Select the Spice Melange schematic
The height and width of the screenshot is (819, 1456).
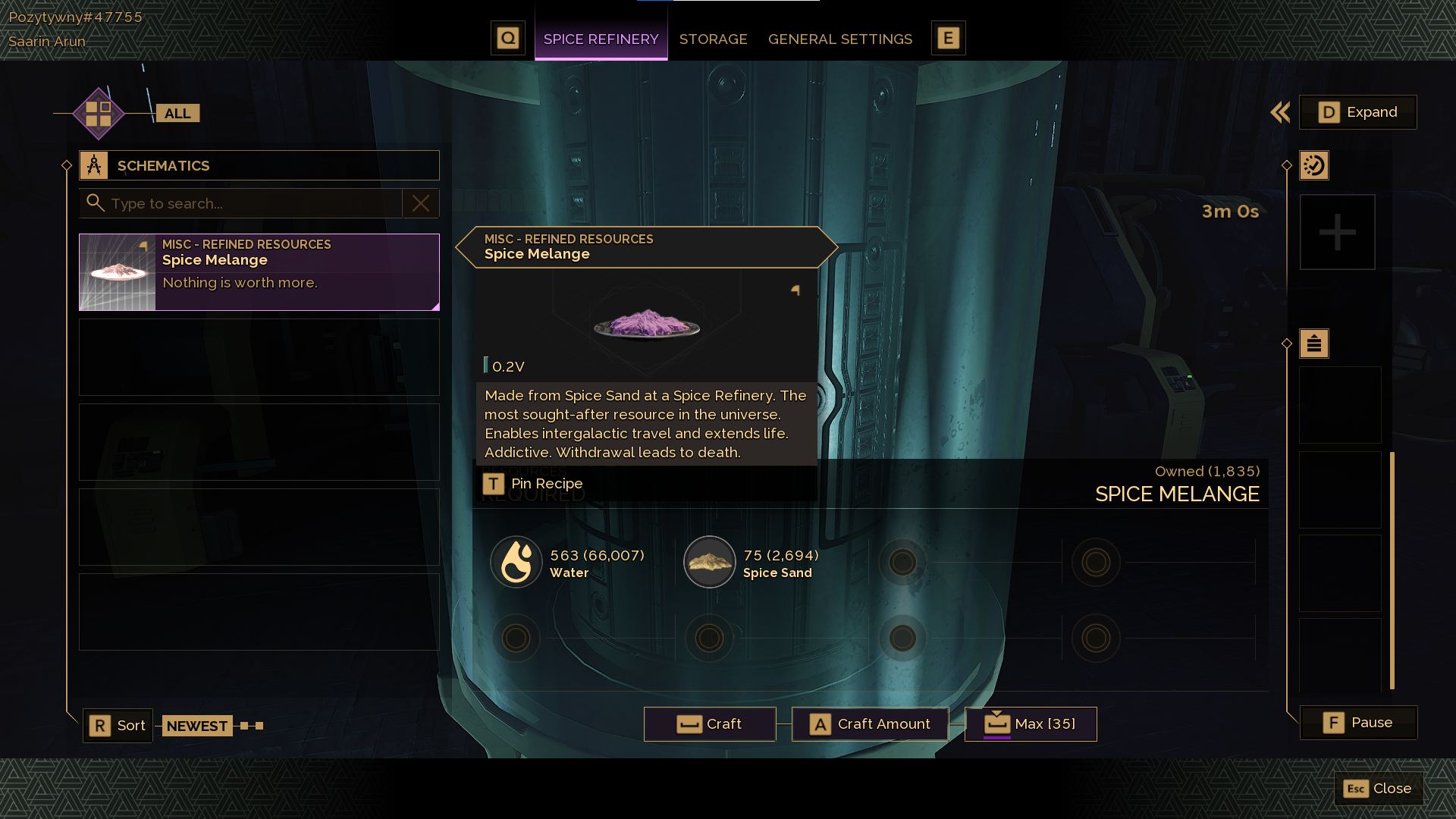pyautogui.click(x=259, y=271)
